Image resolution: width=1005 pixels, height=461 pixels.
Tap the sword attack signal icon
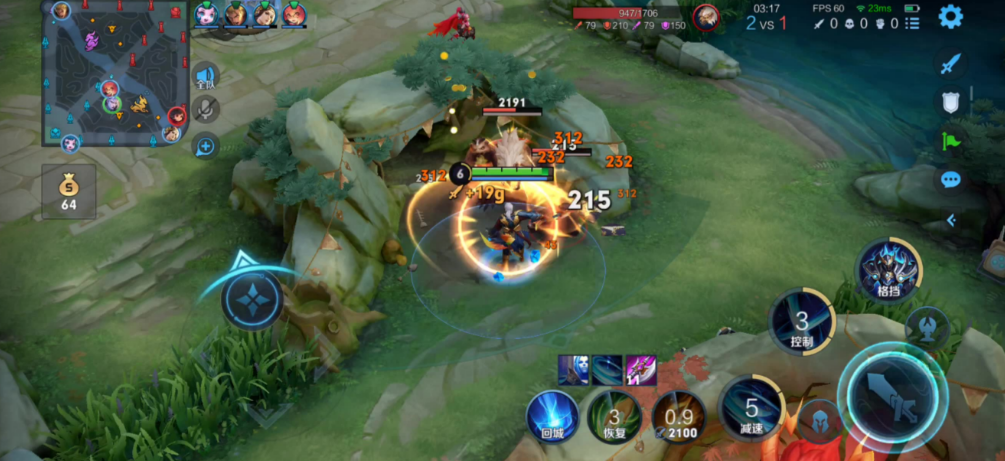[950, 63]
